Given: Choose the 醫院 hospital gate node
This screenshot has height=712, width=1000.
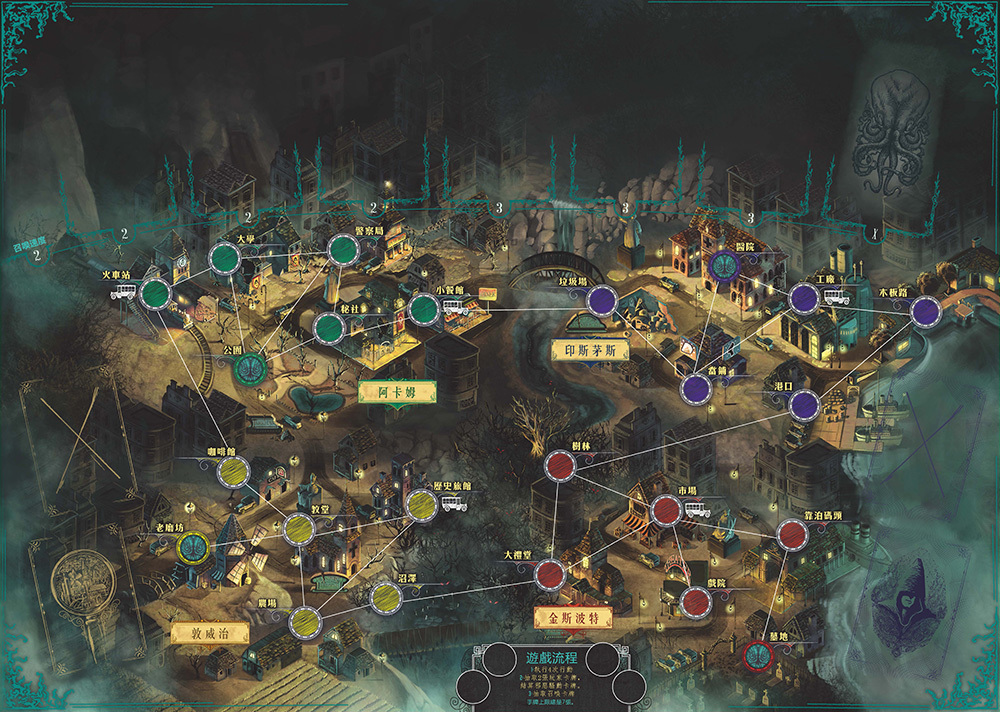Looking at the screenshot, I should 723,264.
